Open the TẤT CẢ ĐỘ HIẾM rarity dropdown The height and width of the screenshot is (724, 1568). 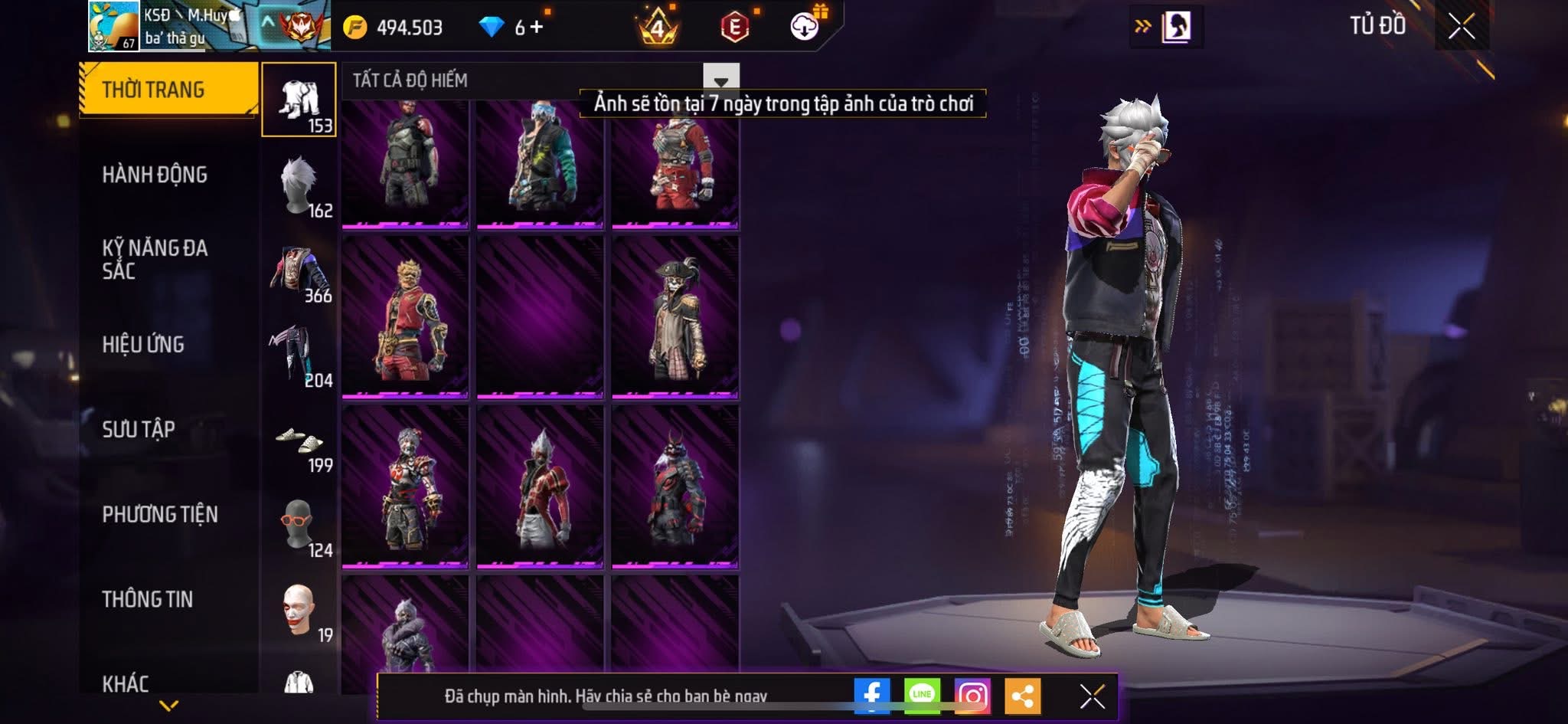pyautogui.click(x=720, y=80)
